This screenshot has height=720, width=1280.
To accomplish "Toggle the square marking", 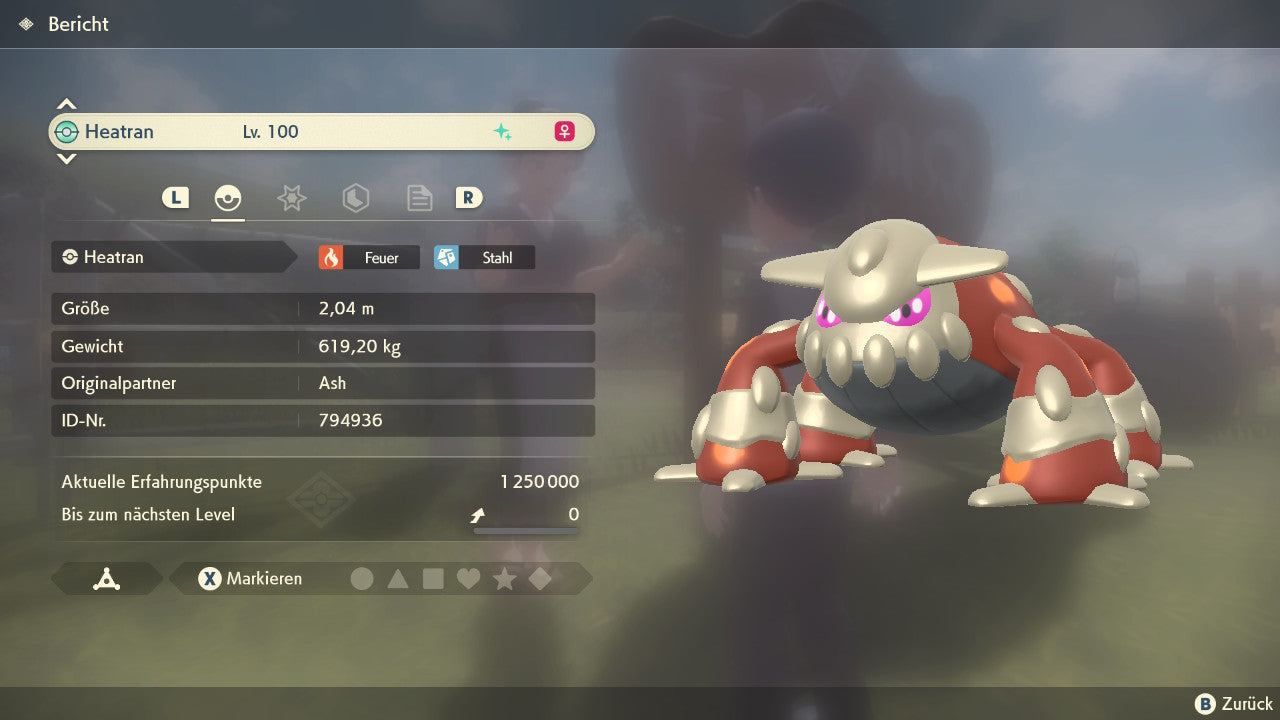I will [x=433, y=578].
